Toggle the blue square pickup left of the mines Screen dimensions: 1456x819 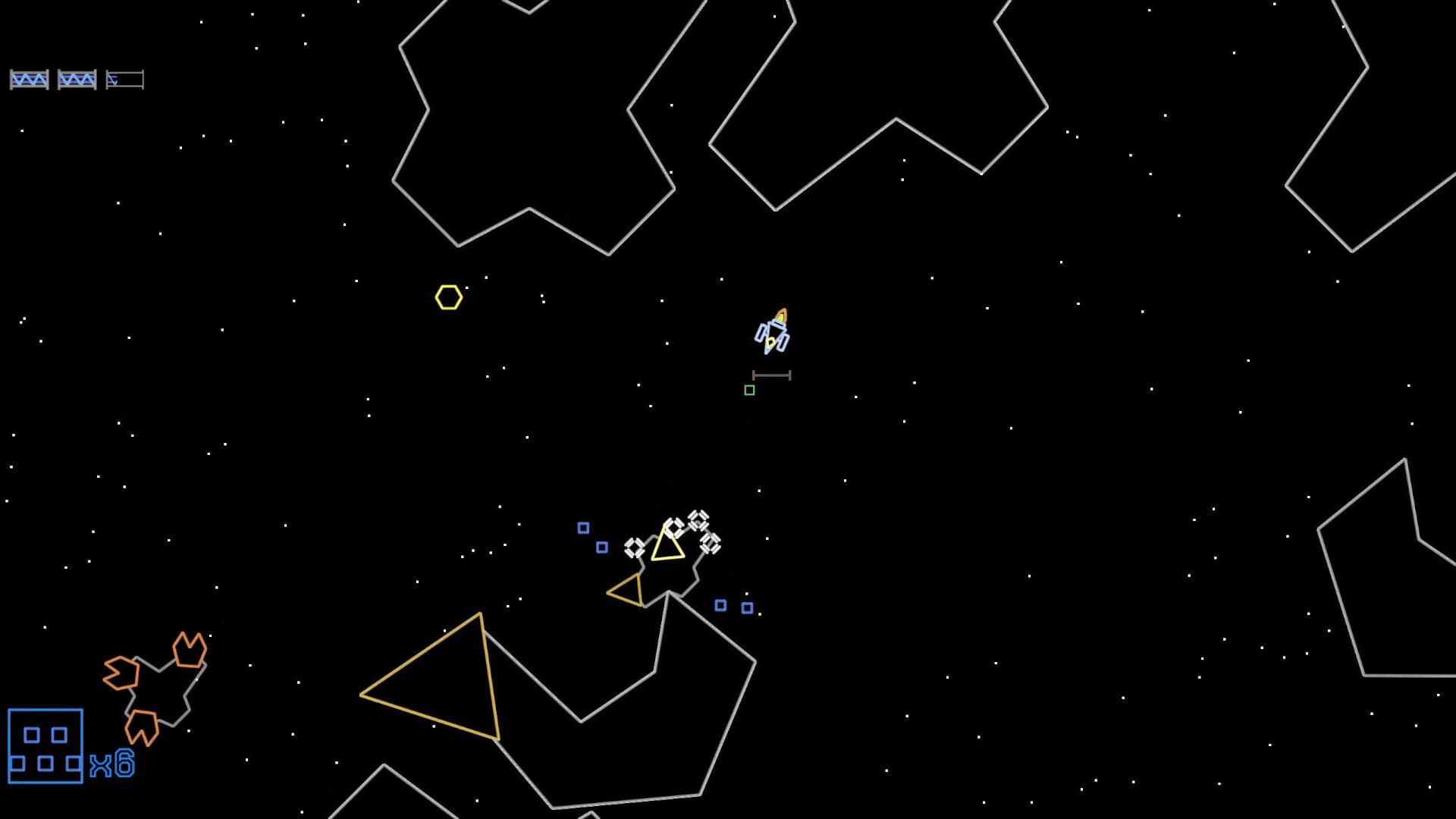point(582,526)
